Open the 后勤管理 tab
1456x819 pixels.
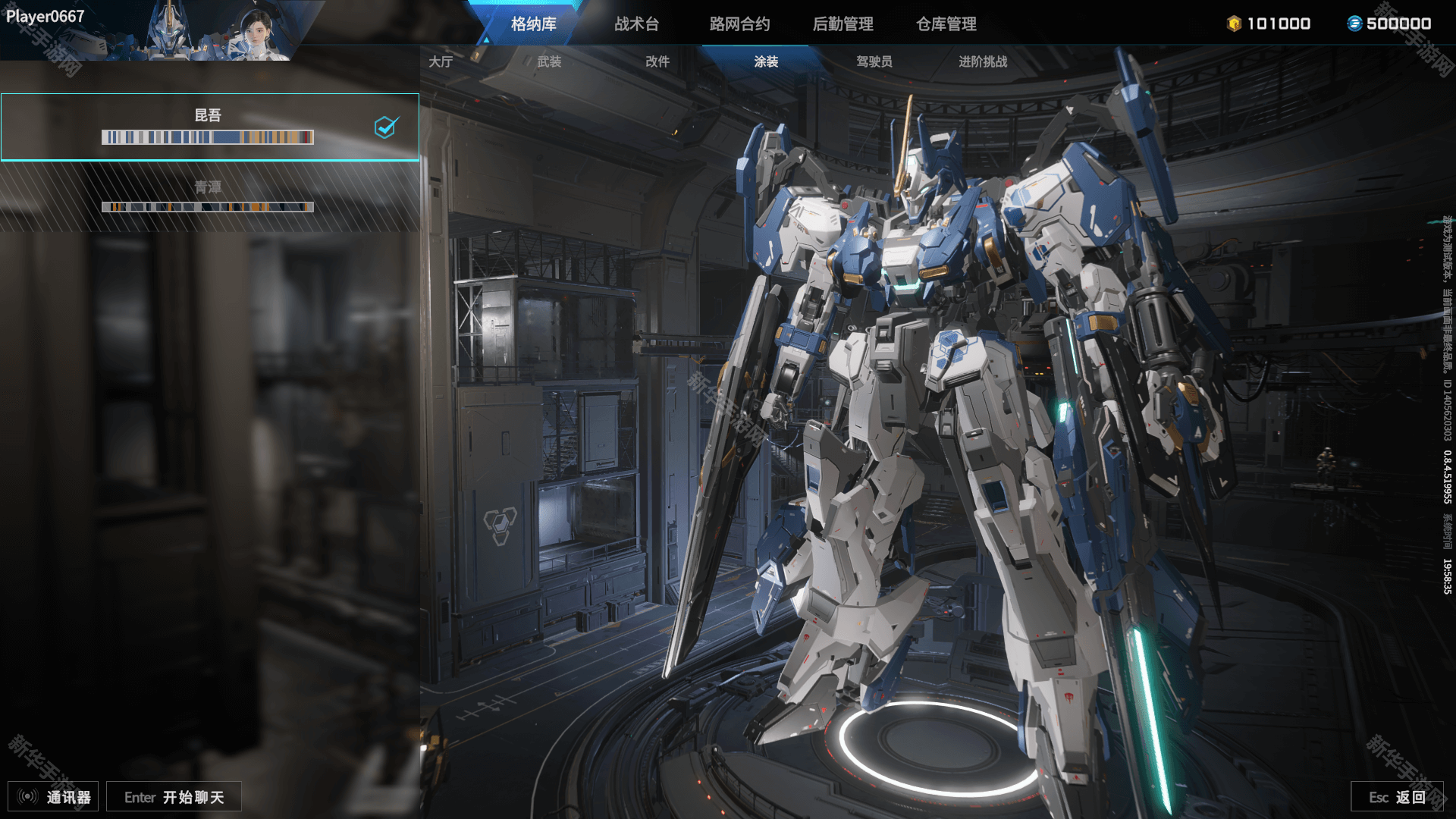click(x=843, y=24)
